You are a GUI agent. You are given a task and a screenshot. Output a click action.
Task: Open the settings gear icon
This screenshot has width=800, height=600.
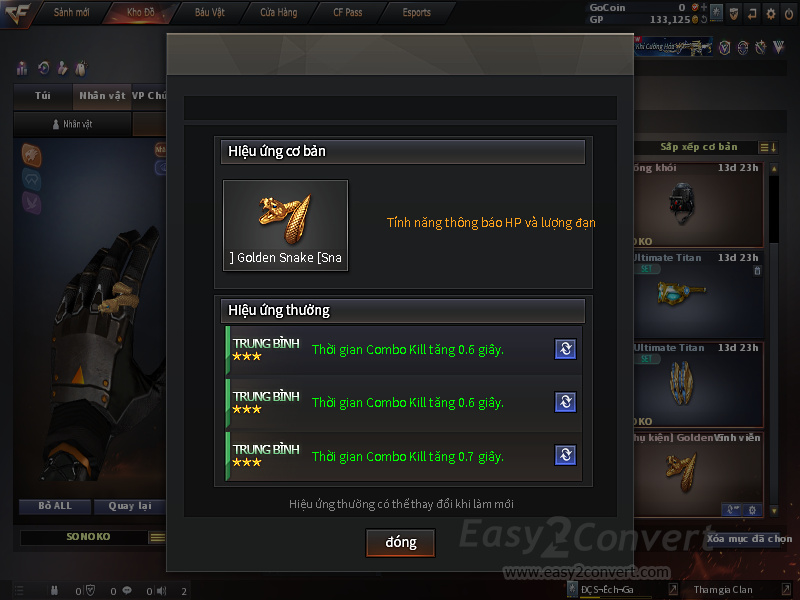pos(770,14)
